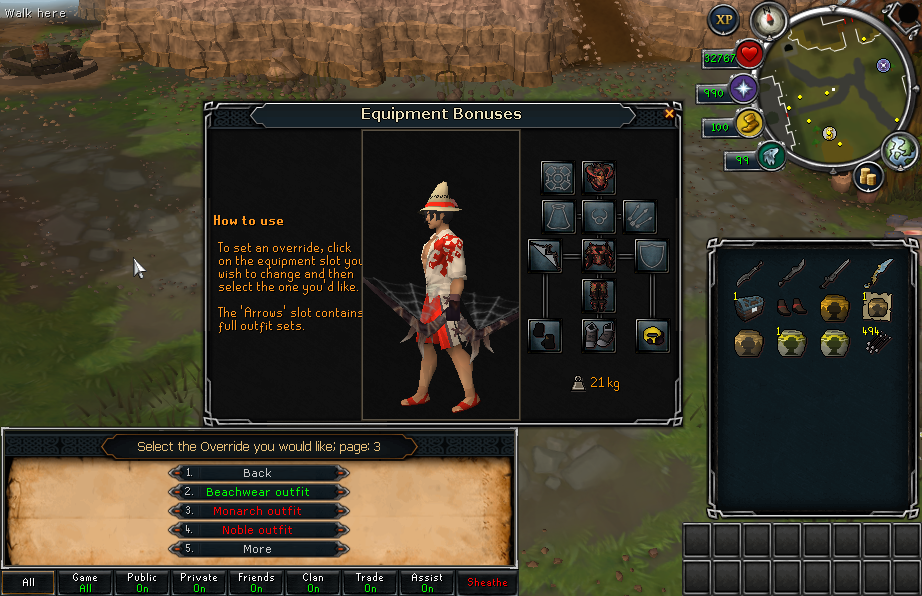Image resolution: width=922 pixels, height=596 pixels.
Task: Choose the Beachwear outfit override
Action: (x=257, y=492)
